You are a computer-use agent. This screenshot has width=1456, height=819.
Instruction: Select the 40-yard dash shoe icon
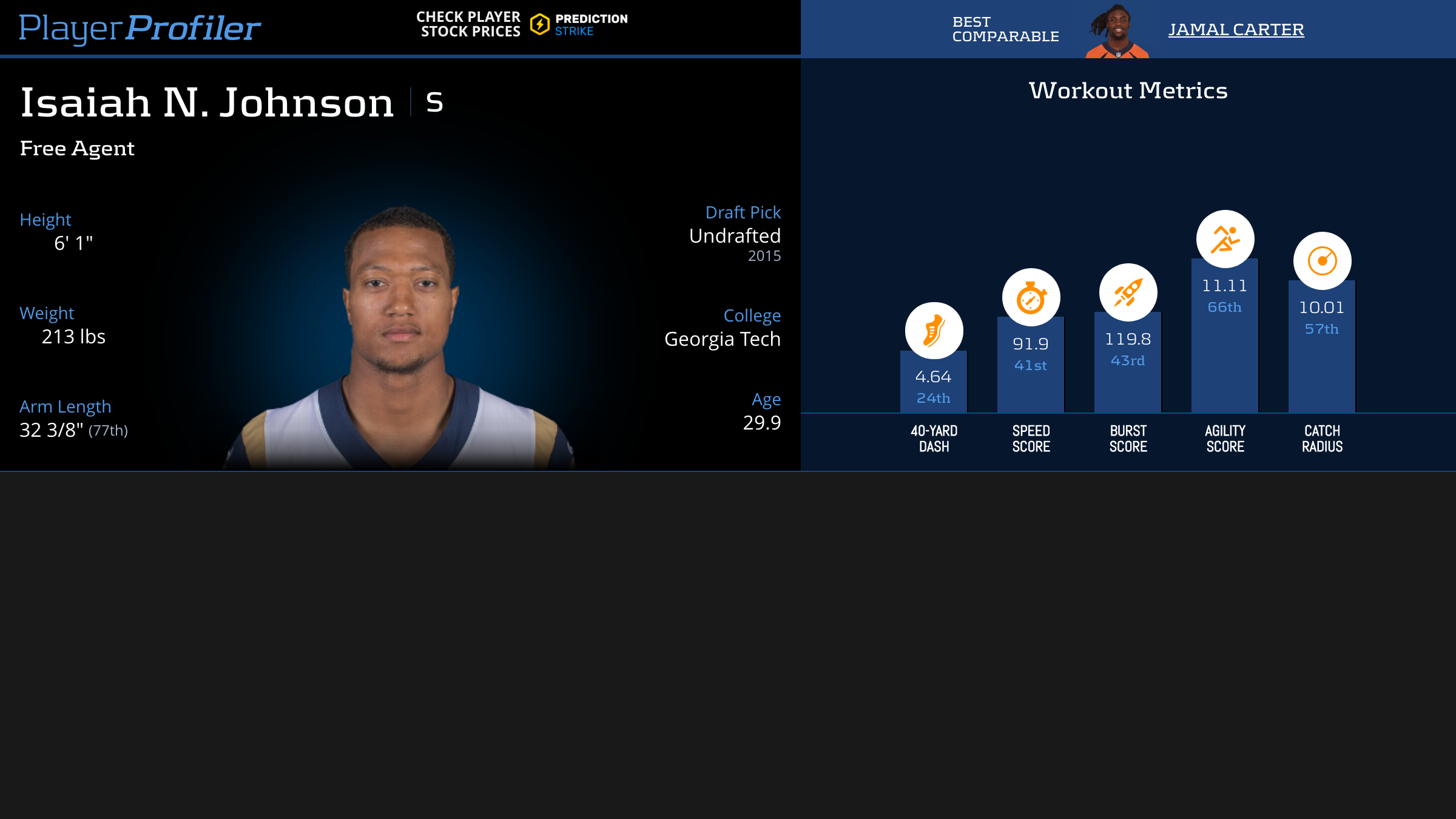click(934, 331)
